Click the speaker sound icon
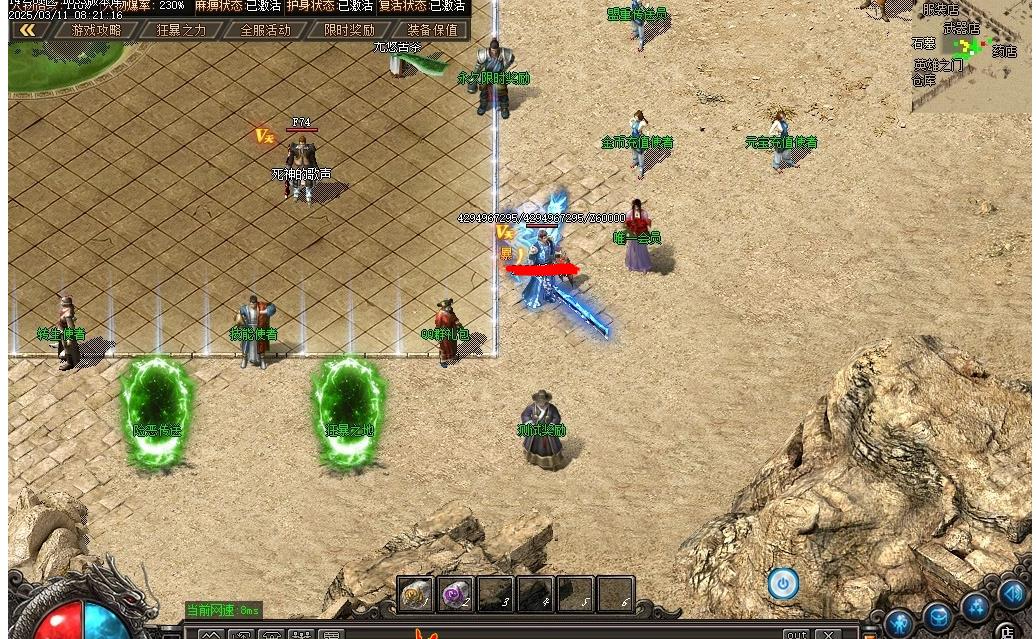1036x639 pixels. point(1014,594)
